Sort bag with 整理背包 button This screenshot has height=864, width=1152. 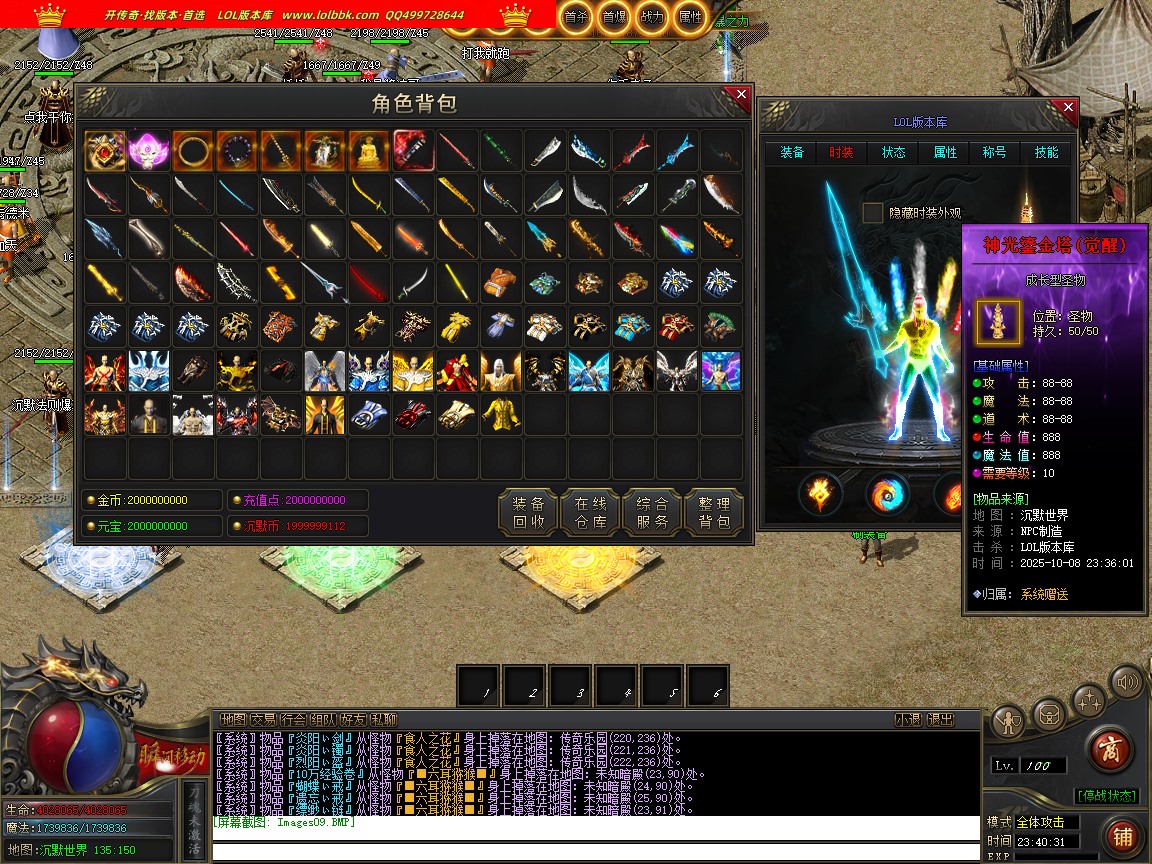pyautogui.click(x=714, y=513)
